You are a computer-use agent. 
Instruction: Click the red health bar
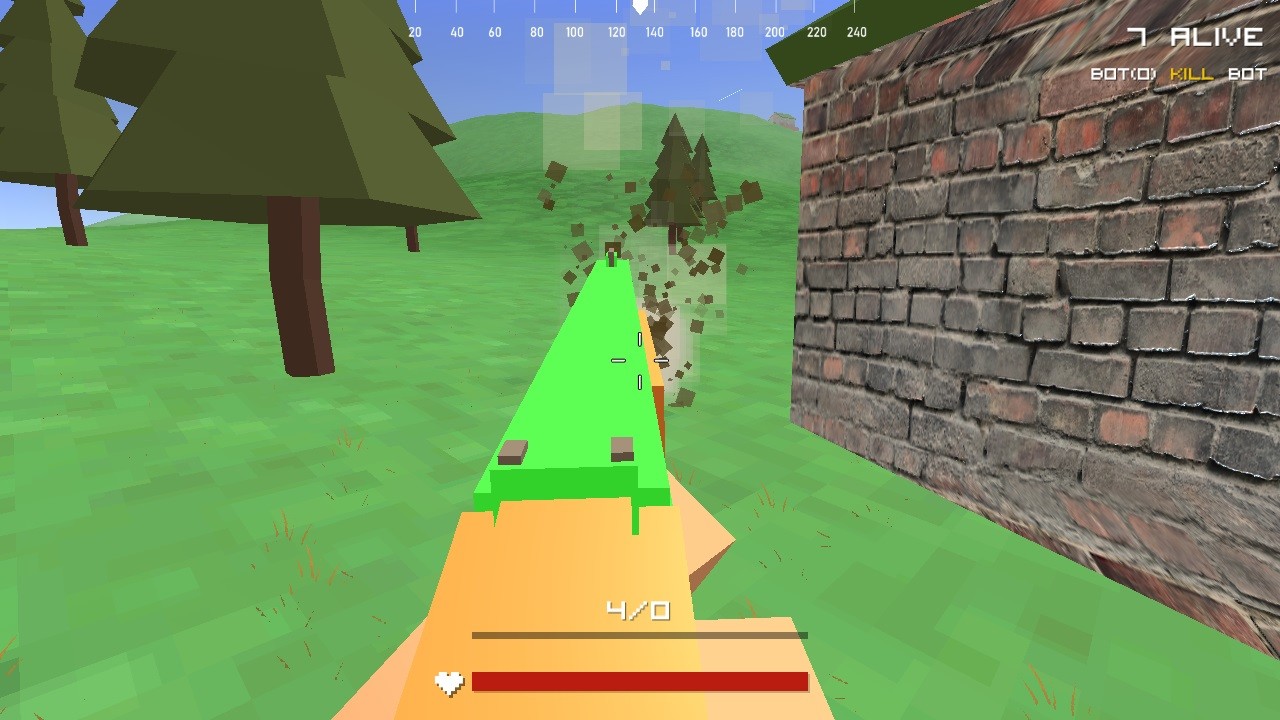pos(640,683)
